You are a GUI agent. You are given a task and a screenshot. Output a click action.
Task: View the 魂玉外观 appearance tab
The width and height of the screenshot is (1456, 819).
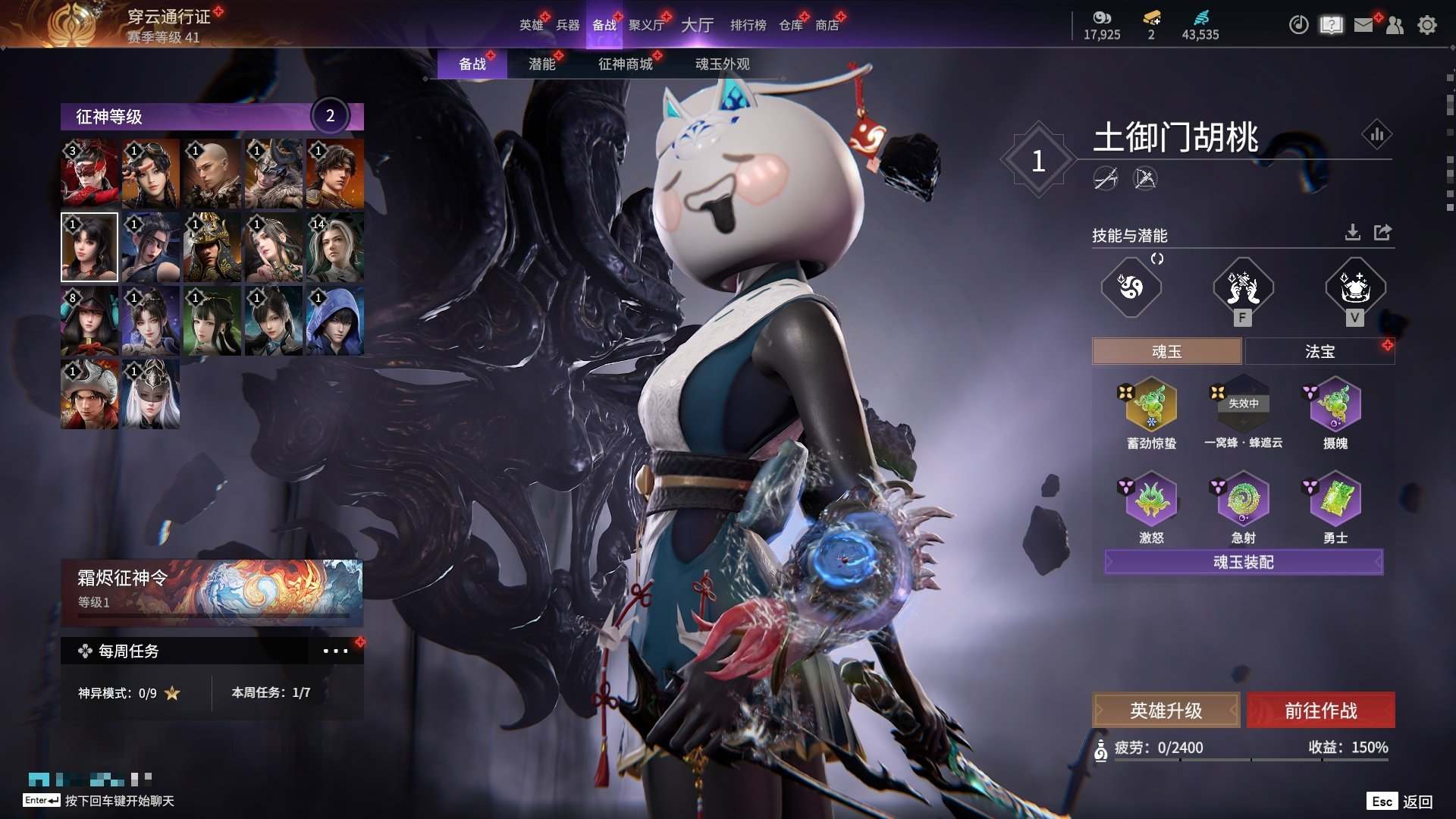coord(722,64)
